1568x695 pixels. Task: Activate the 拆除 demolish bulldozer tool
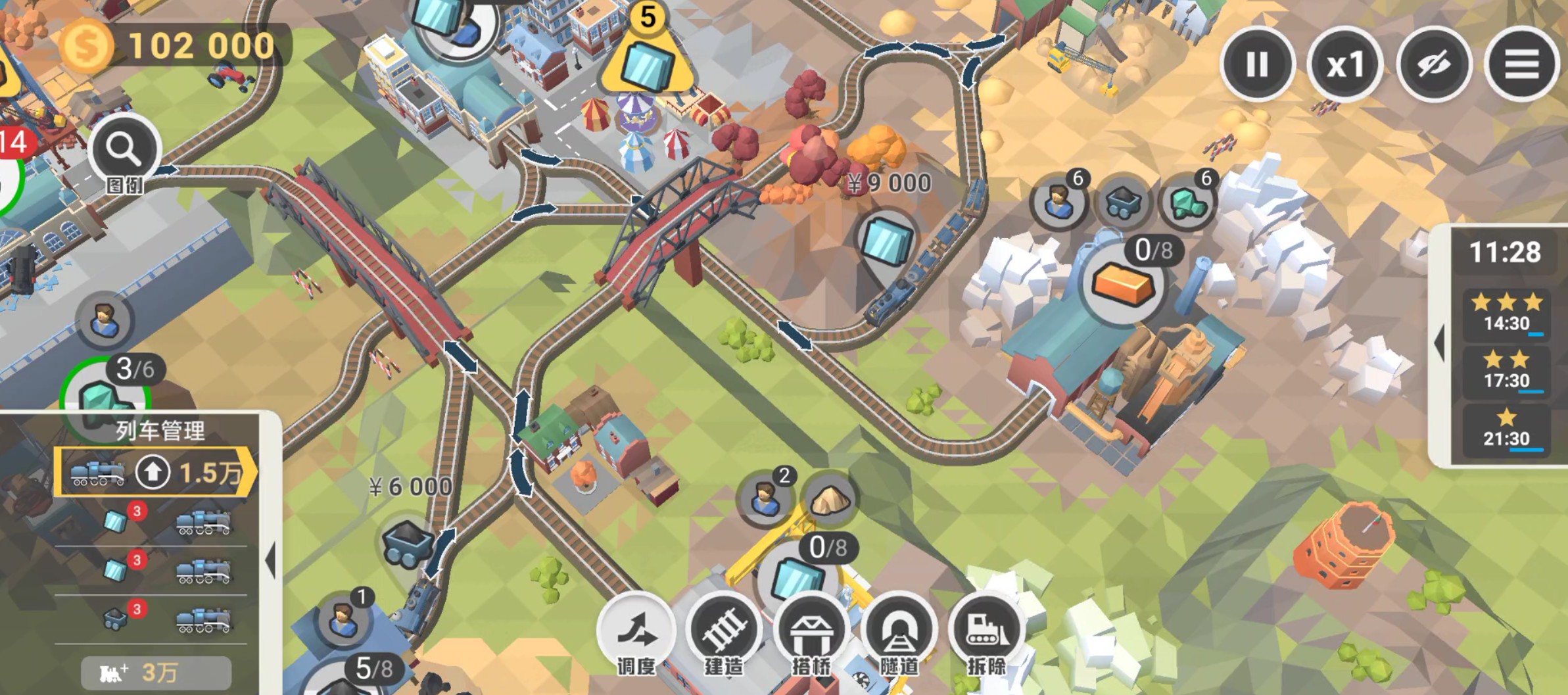click(986, 631)
